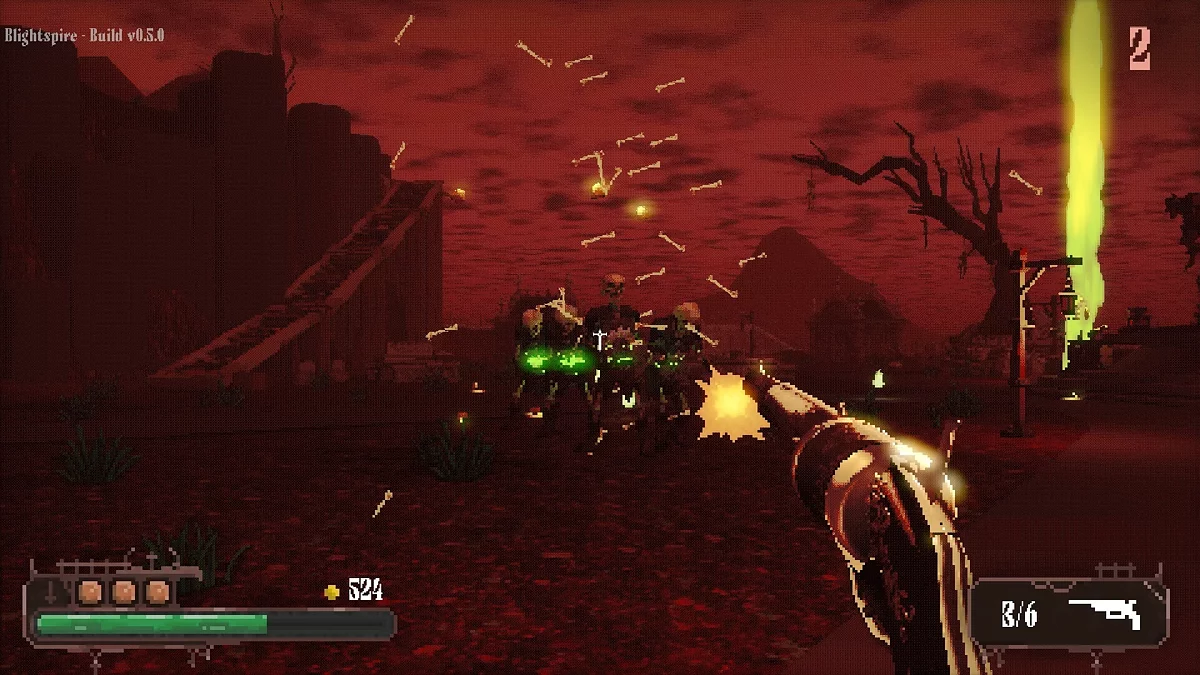Screen dimensions: 1200x675
Task: Click the gold coin currency icon
Action: [x=332, y=592]
